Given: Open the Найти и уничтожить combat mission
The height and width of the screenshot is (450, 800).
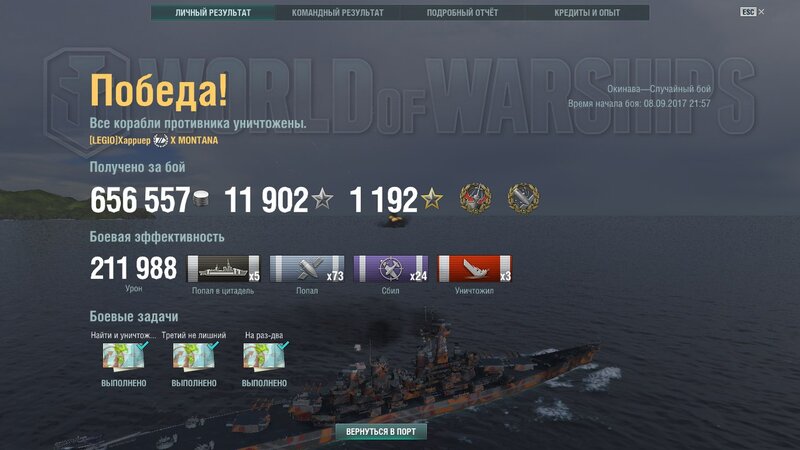Looking at the screenshot, I should (x=123, y=357).
